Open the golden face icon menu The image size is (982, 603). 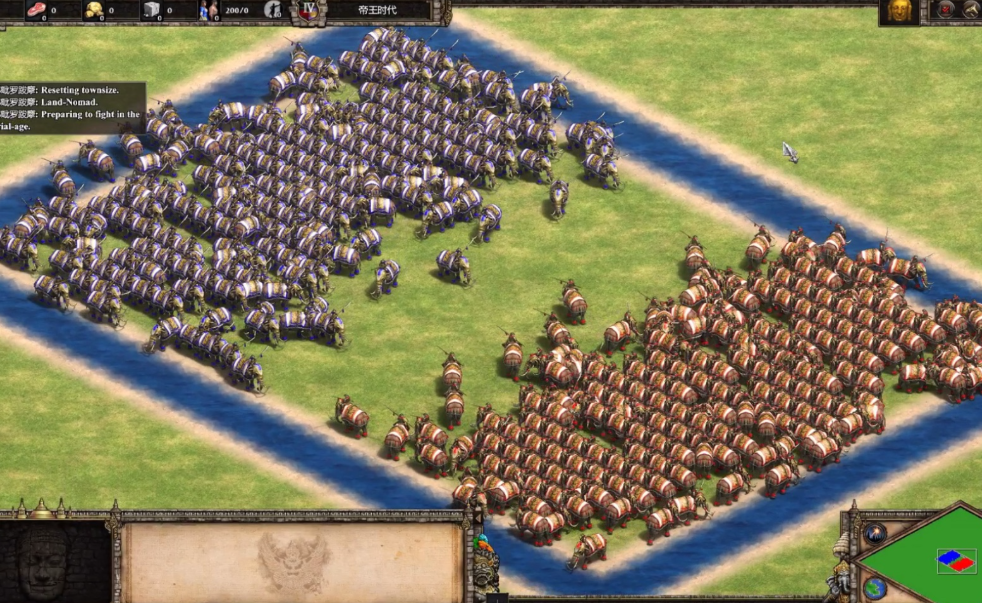tap(899, 11)
